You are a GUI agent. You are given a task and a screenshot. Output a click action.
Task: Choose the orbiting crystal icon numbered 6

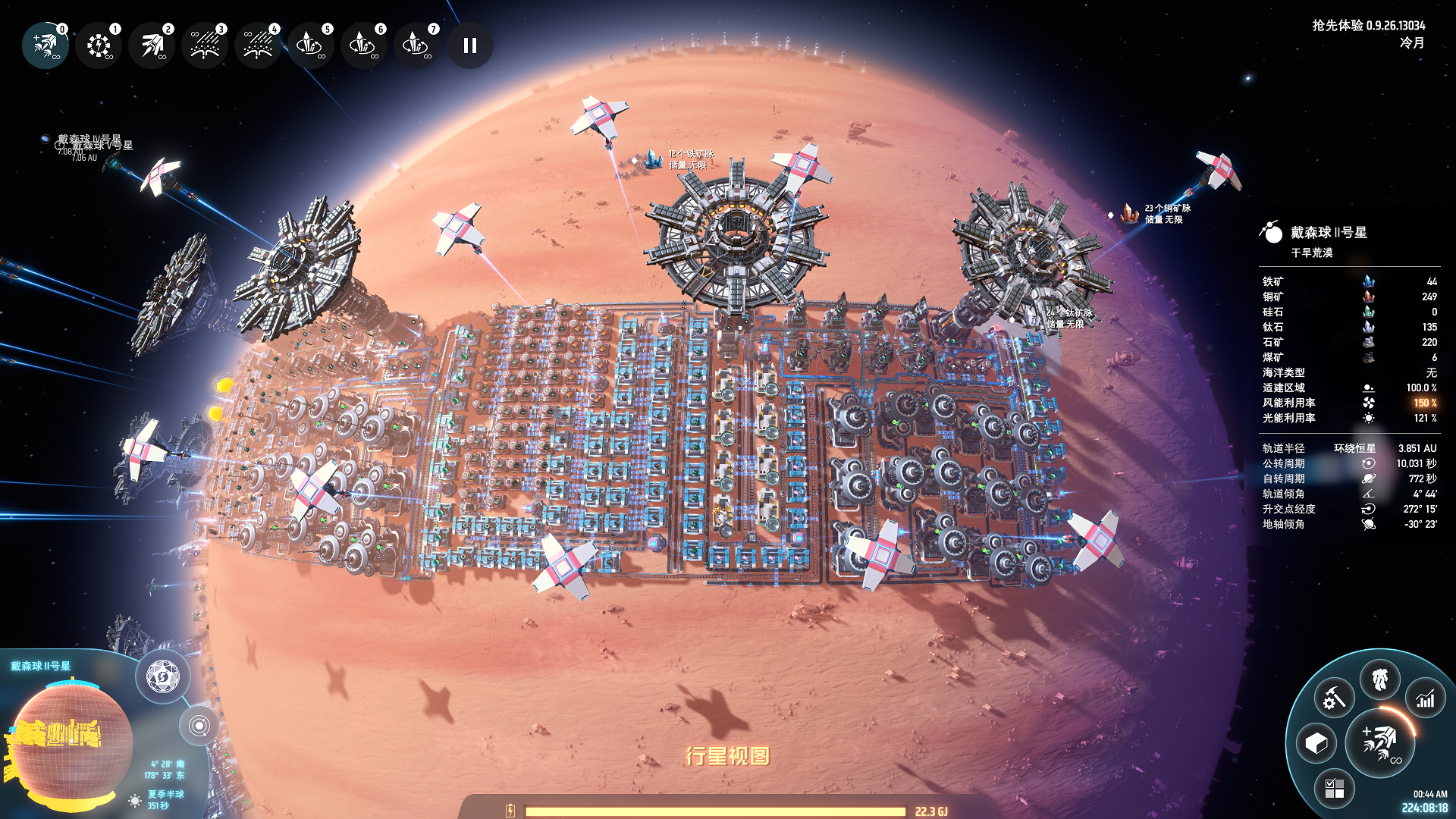tap(364, 45)
